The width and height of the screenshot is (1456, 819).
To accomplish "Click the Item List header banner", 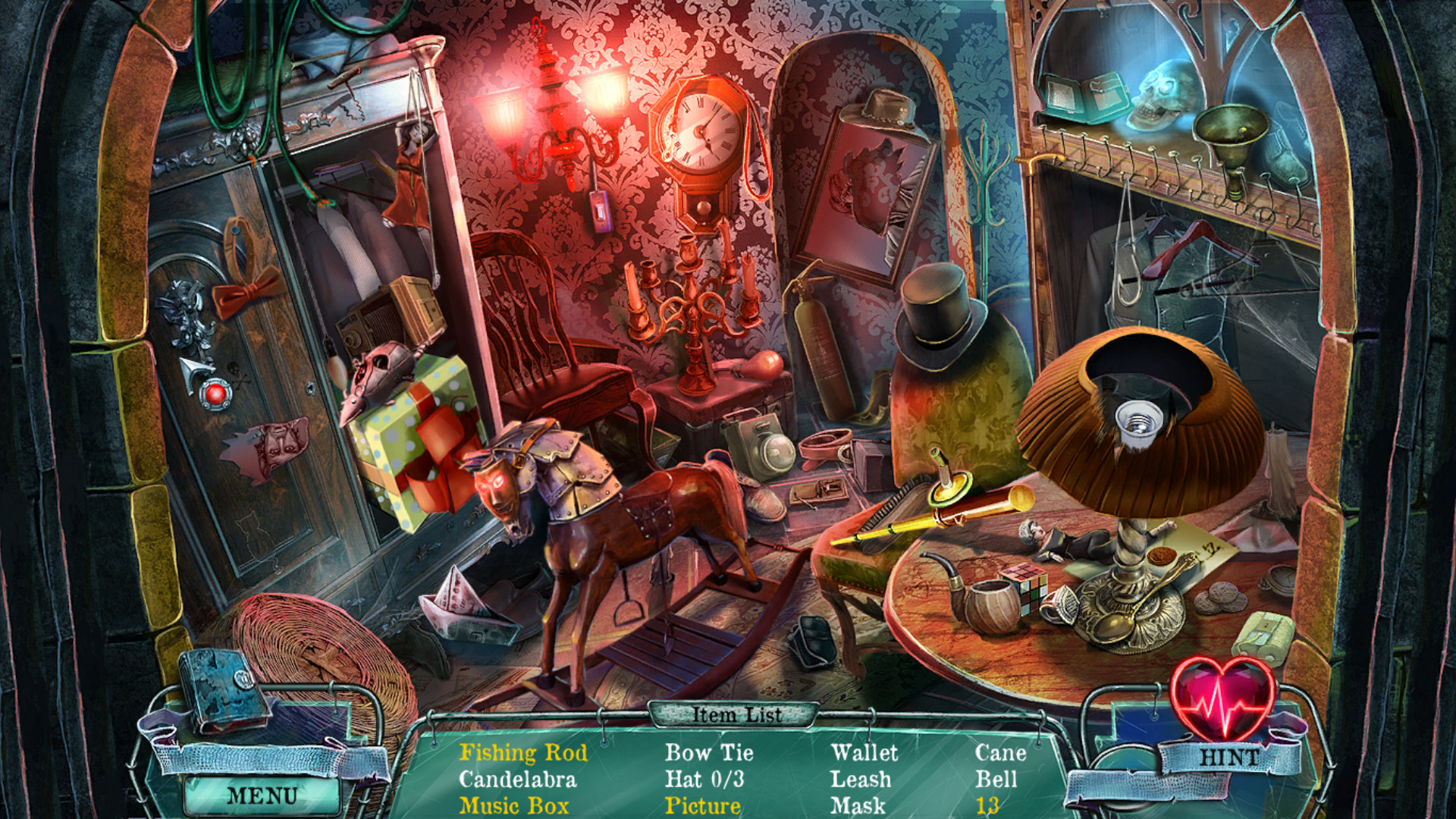I will (x=736, y=714).
